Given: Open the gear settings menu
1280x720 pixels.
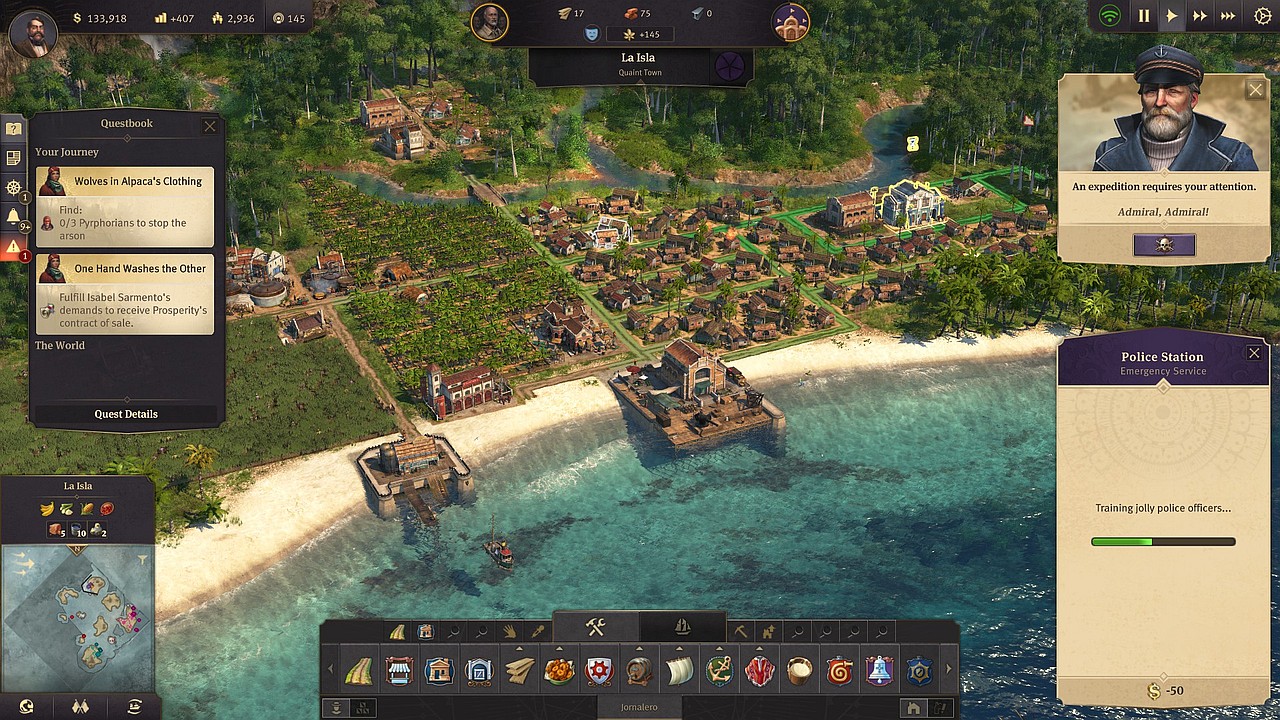Looking at the screenshot, I should coord(1261,16).
